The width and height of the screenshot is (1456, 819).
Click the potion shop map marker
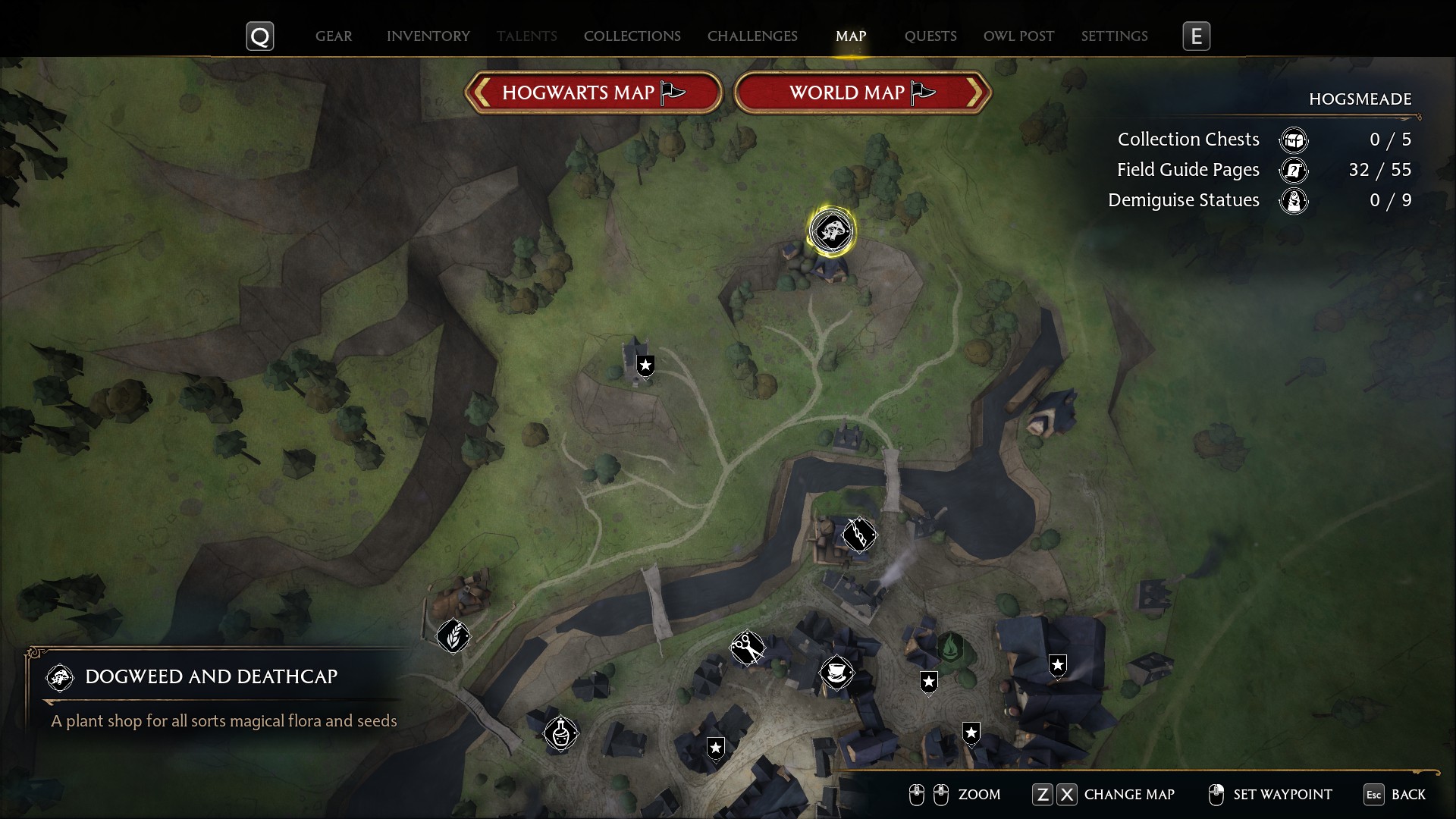pyautogui.click(x=560, y=733)
